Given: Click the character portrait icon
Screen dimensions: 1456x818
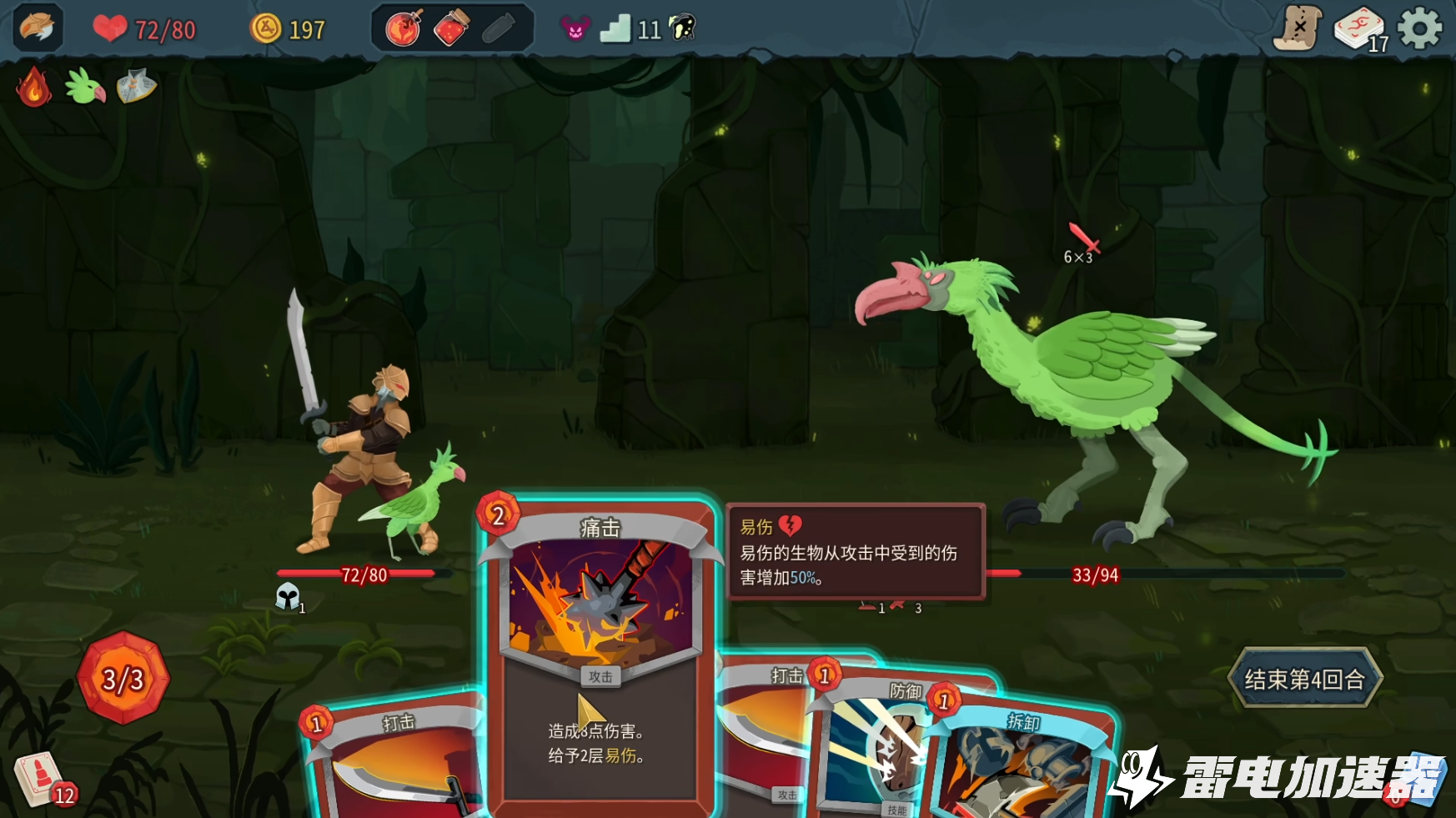Looking at the screenshot, I should 38,28.
